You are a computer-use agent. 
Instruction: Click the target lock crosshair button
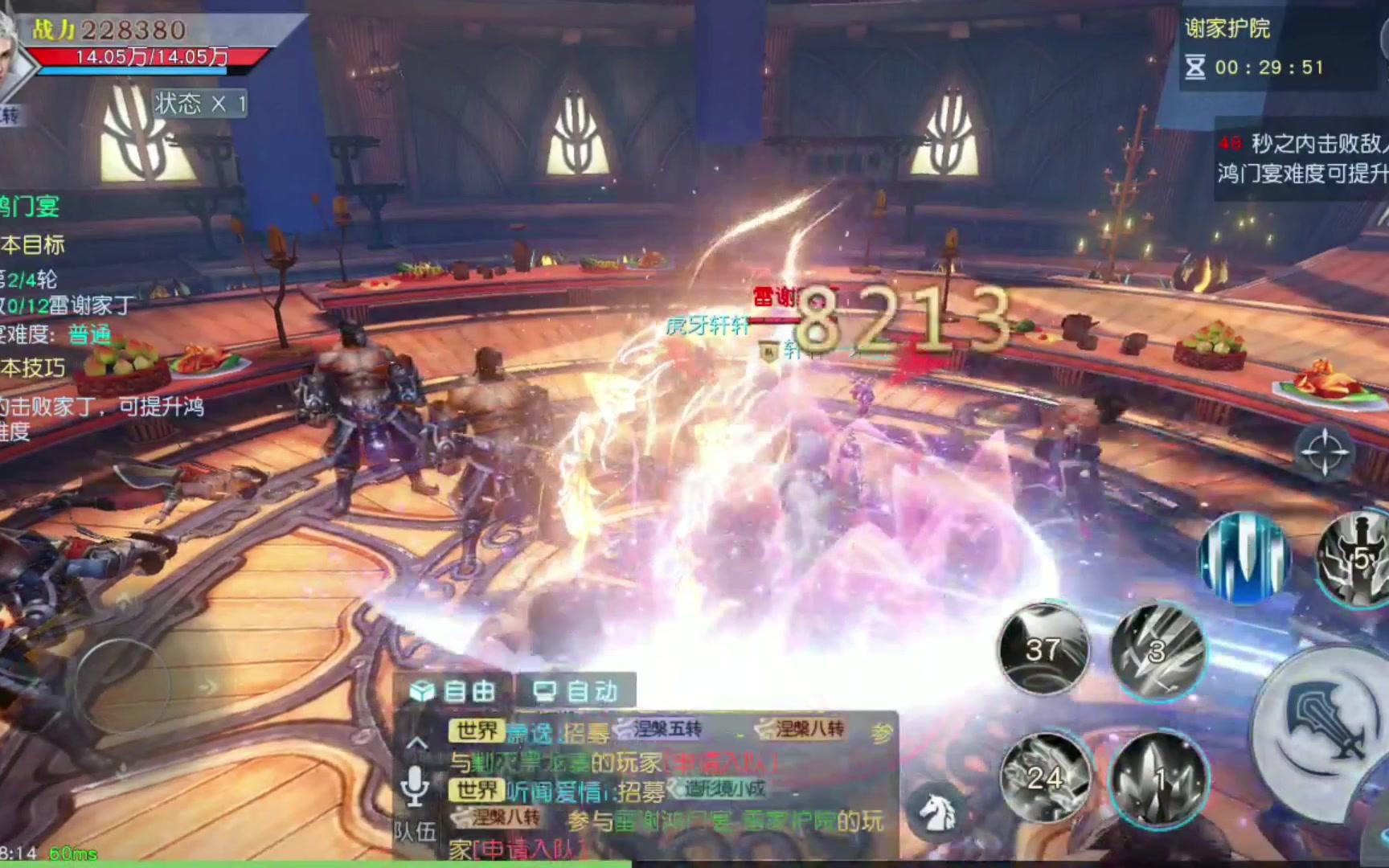1324,452
